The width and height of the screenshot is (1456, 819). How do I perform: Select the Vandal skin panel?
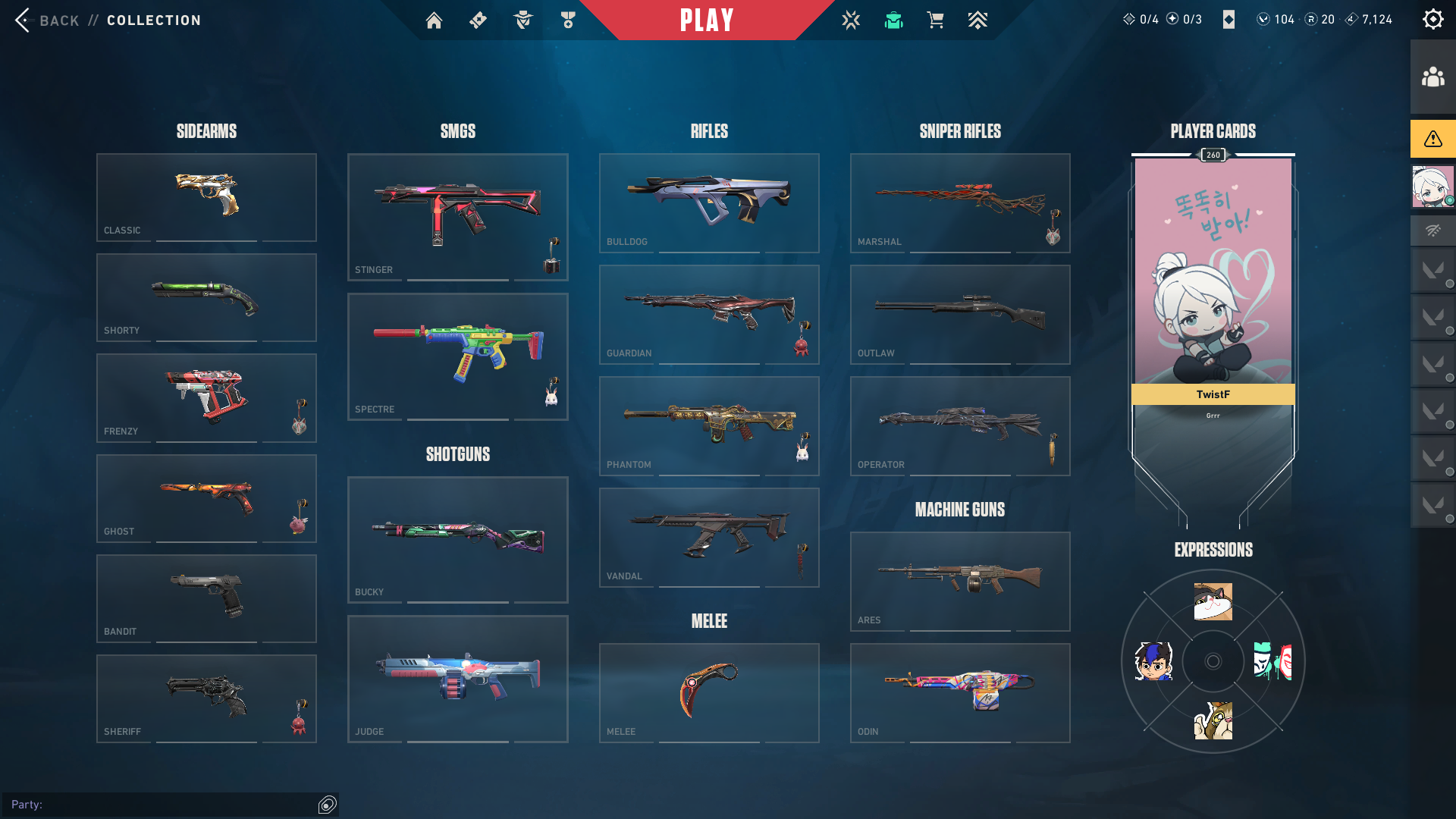pyautogui.click(x=709, y=538)
